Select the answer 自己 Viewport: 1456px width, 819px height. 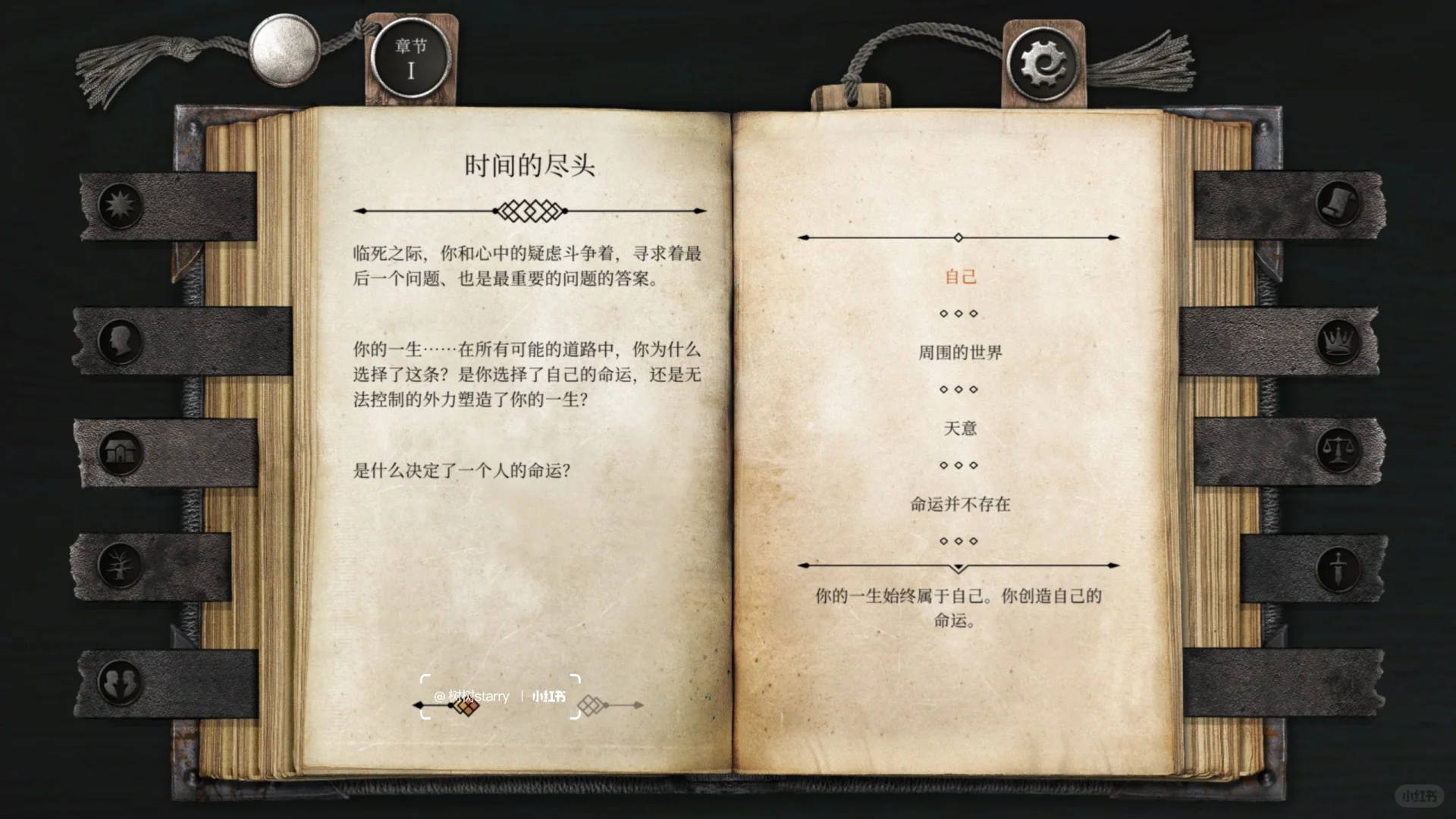click(959, 275)
